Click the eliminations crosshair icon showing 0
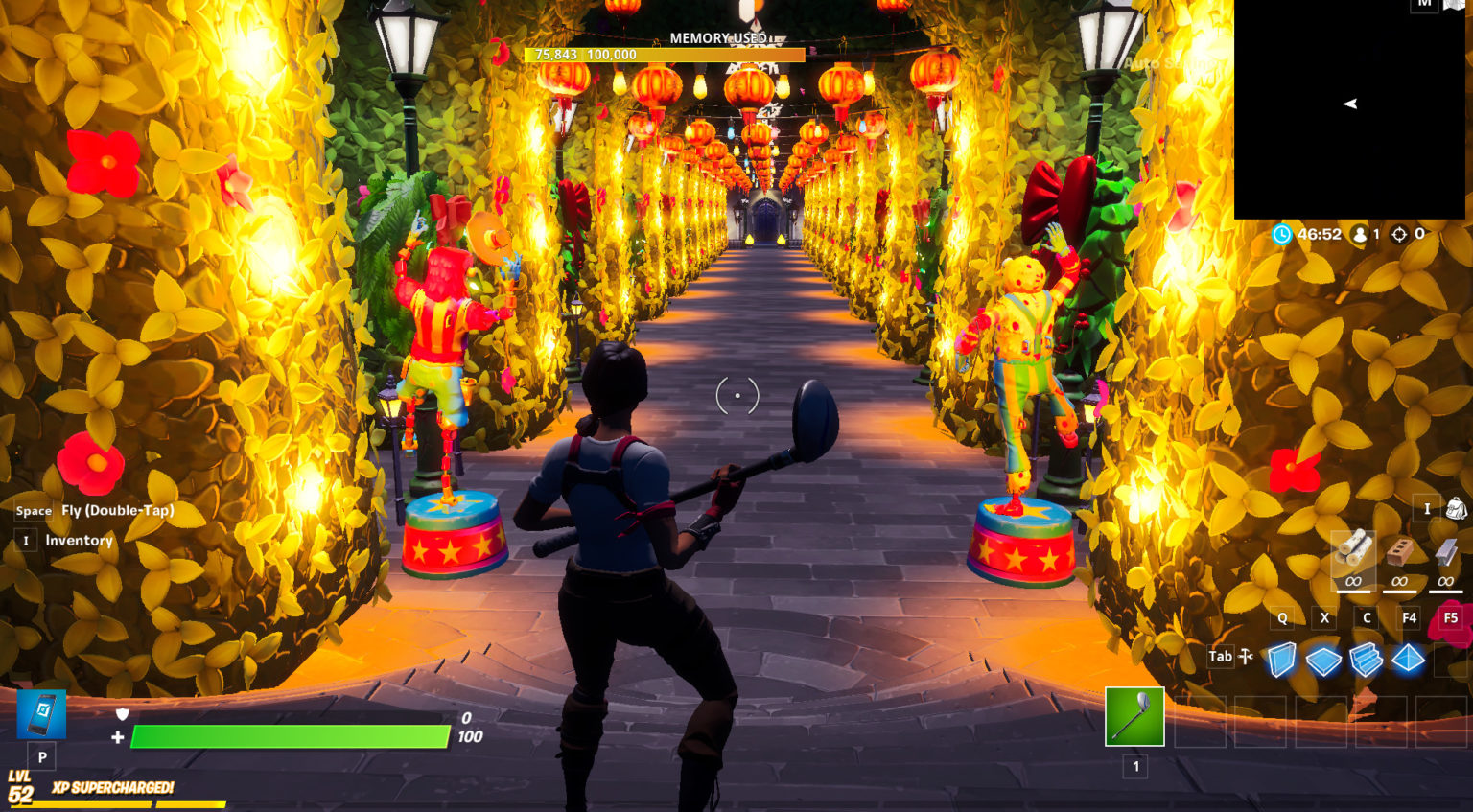This screenshot has height=812, width=1473. tap(1400, 232)
